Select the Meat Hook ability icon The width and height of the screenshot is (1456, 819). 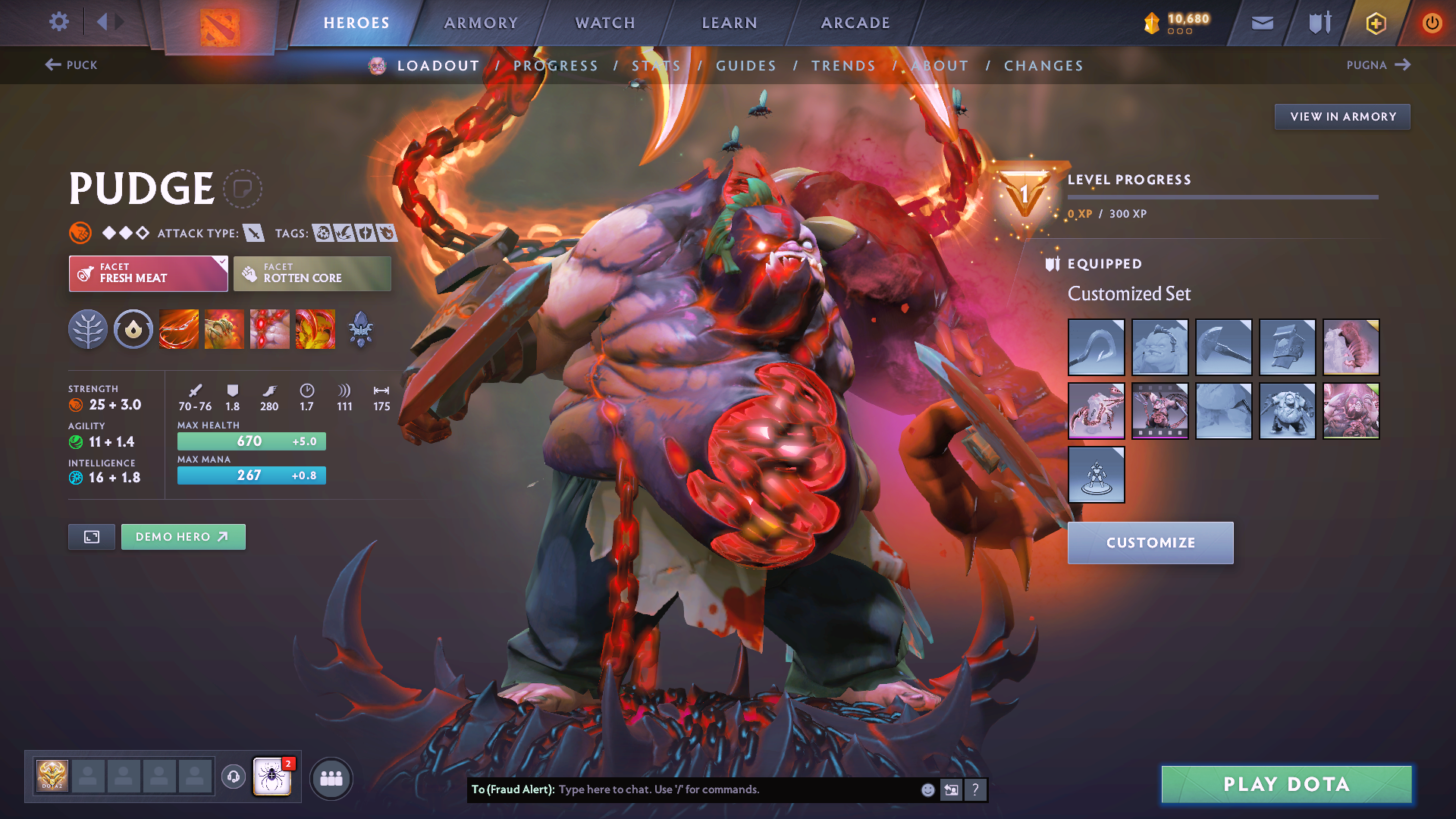pos(179,329)
